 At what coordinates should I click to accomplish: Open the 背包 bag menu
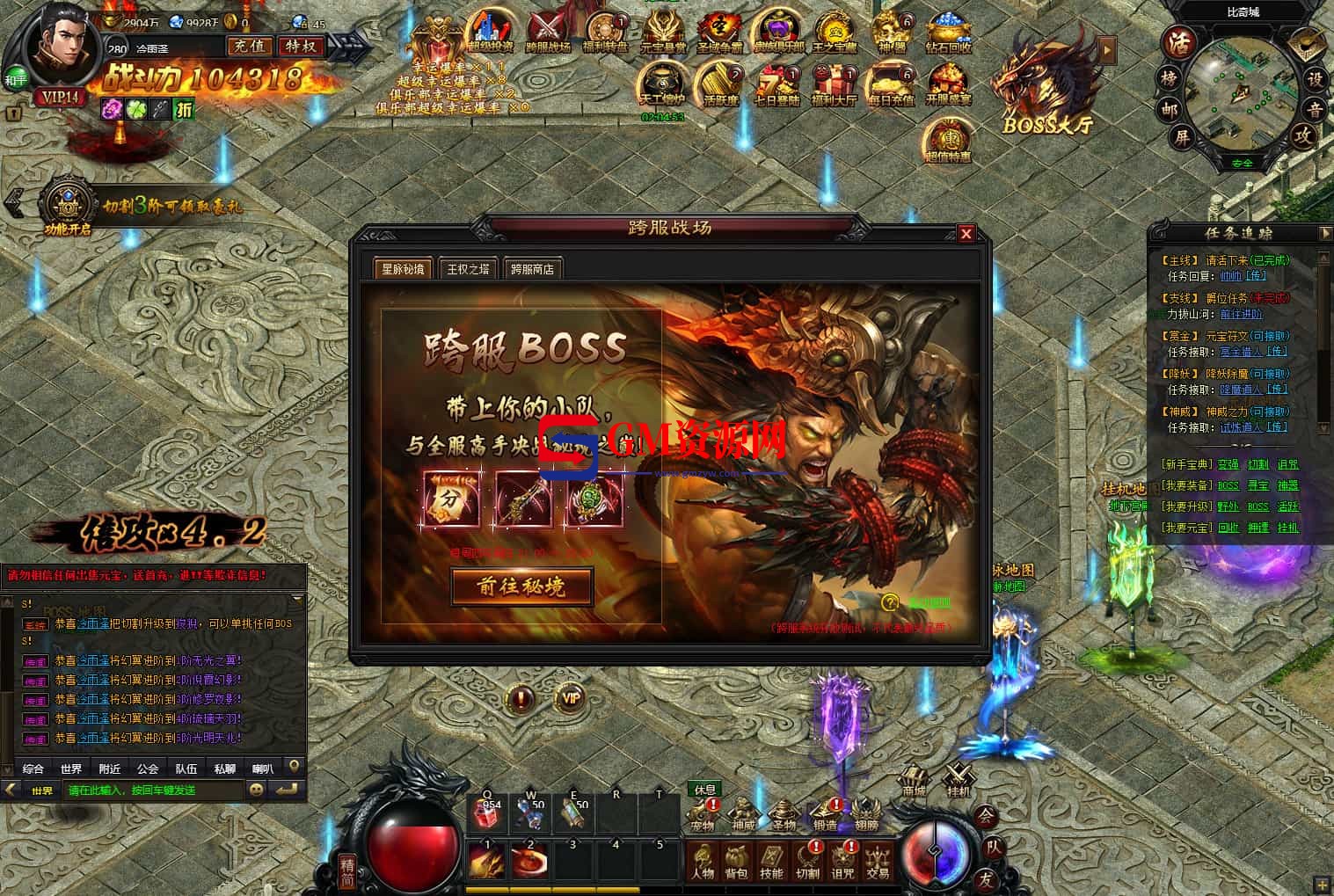[x=736, y=860]
